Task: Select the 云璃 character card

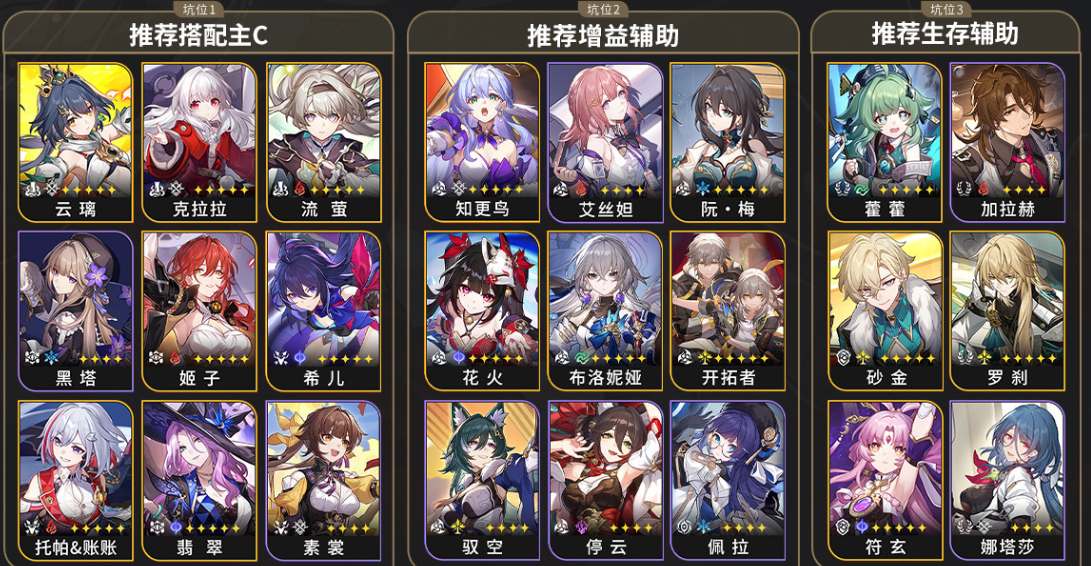Action: pos(76,140)
